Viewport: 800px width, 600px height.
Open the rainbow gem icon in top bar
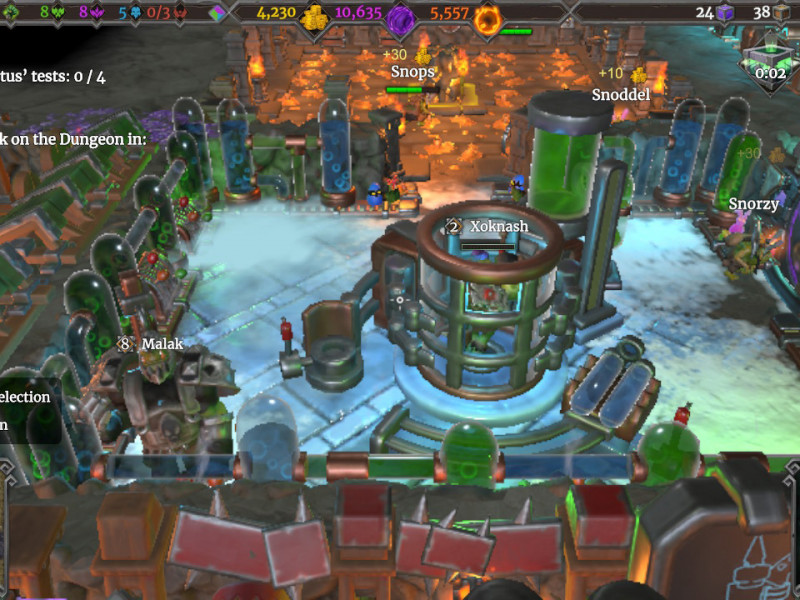(x=218, y=13)
